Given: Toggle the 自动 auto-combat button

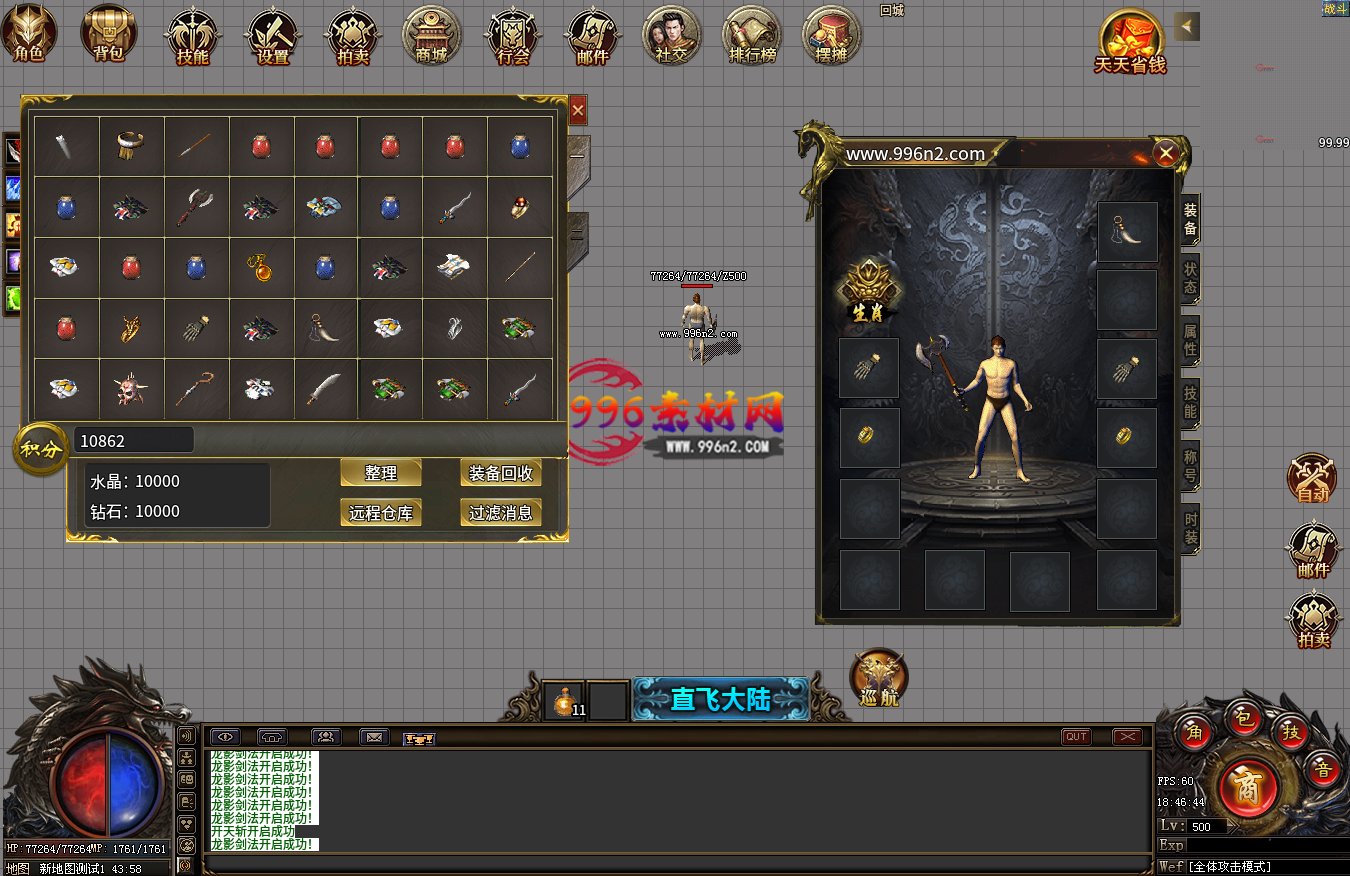Looking at the screenshot, I should 1312,478.
